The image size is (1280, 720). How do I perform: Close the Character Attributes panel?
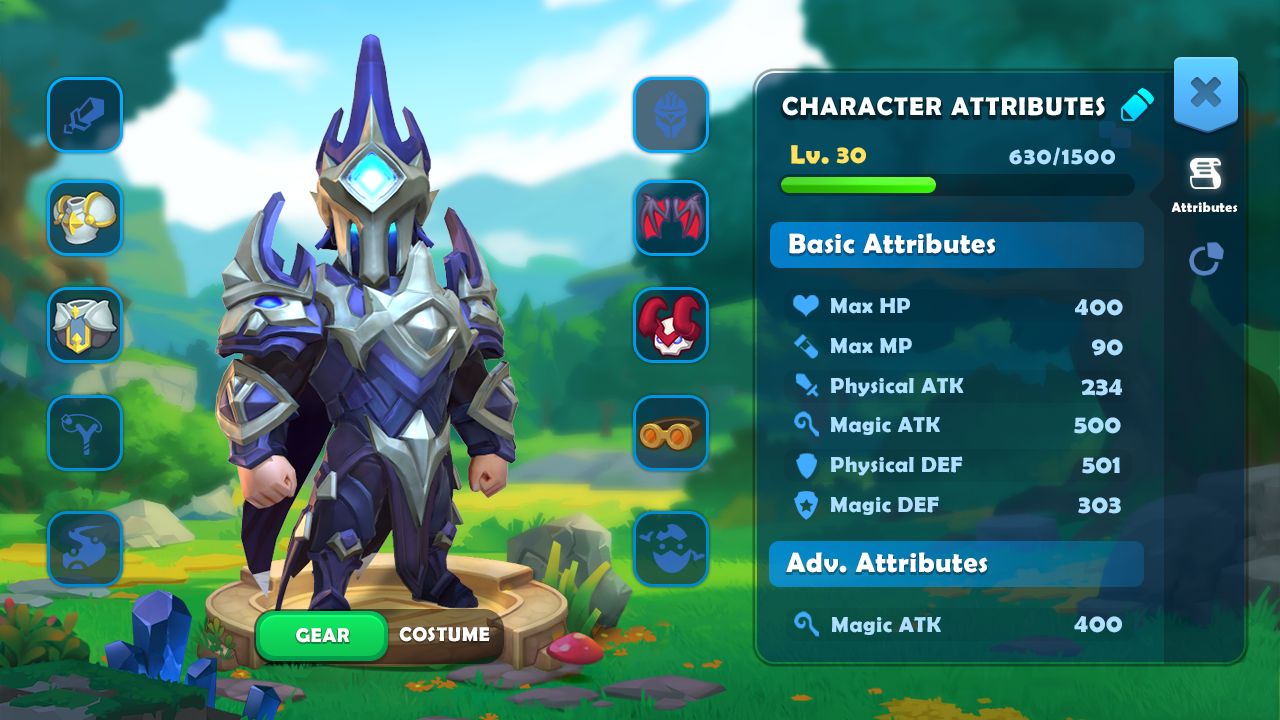[x=1205, y=93]
